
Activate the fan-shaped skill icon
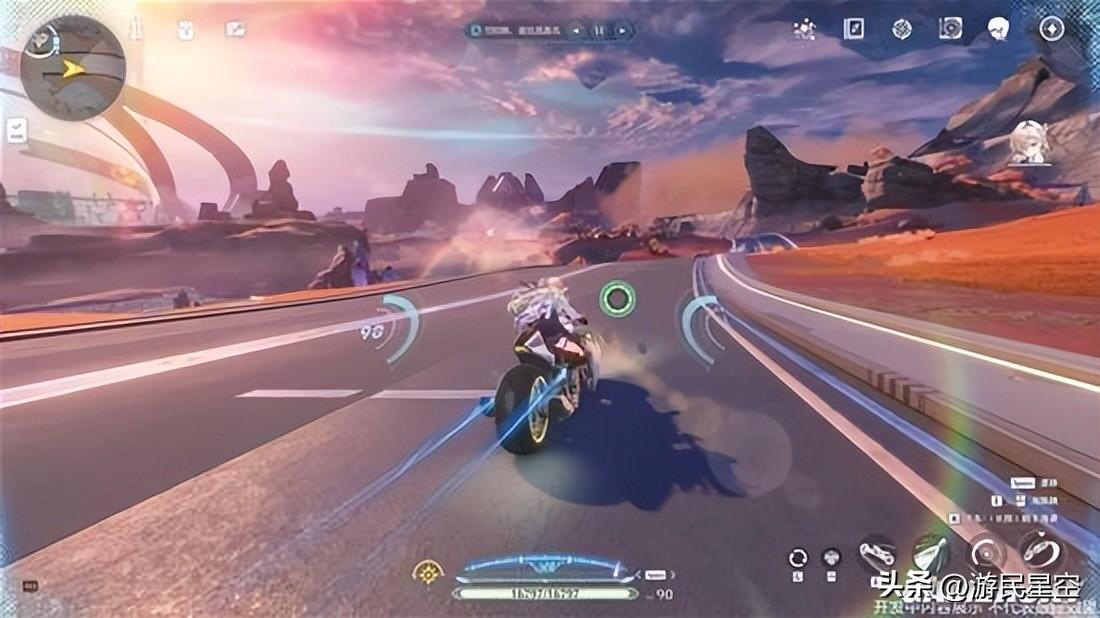point(930,553)
